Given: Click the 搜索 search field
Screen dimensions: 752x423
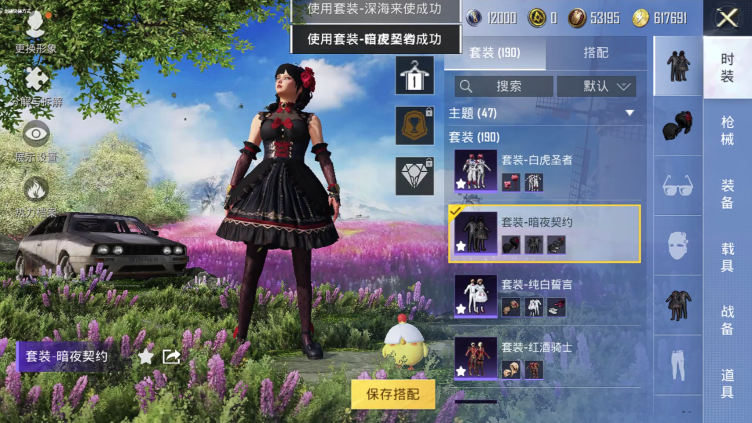Looking at the screenshot, I should (x=503, y=86).
